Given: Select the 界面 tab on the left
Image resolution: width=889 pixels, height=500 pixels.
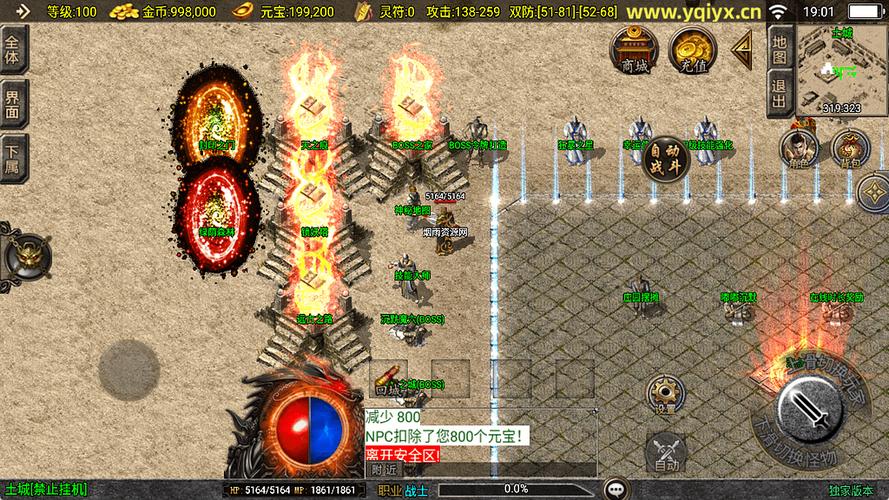Looking at the screenshot, I should point(13,102).
